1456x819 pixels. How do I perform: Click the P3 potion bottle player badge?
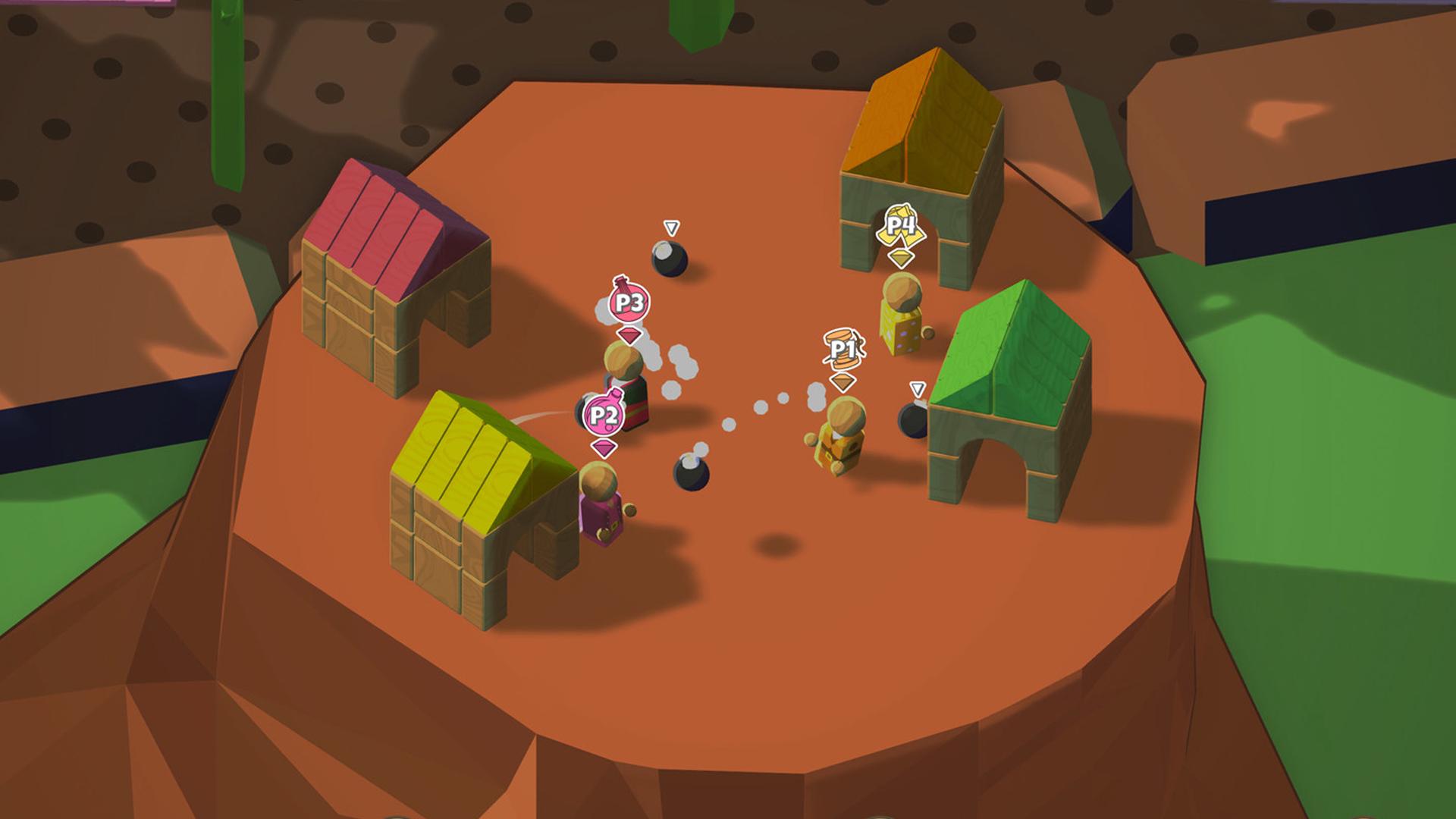click(x=629, y=303)
